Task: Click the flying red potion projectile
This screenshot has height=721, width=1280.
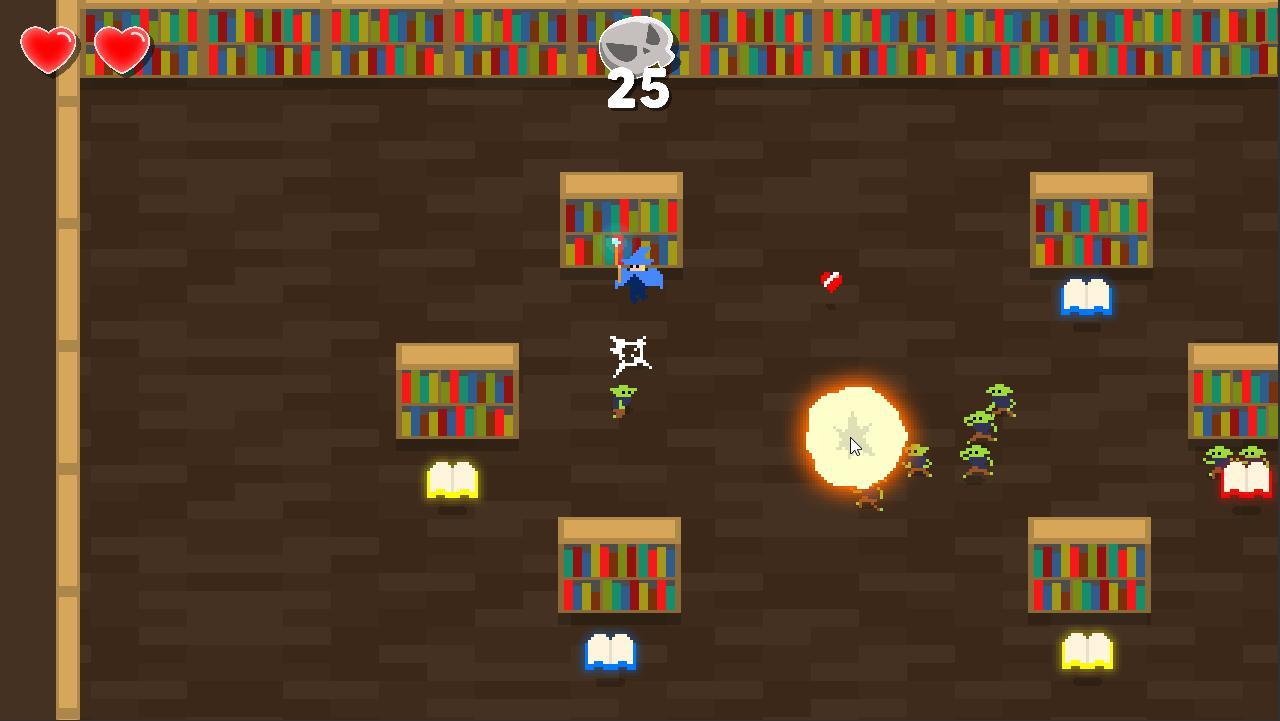Action: (829, 283)
